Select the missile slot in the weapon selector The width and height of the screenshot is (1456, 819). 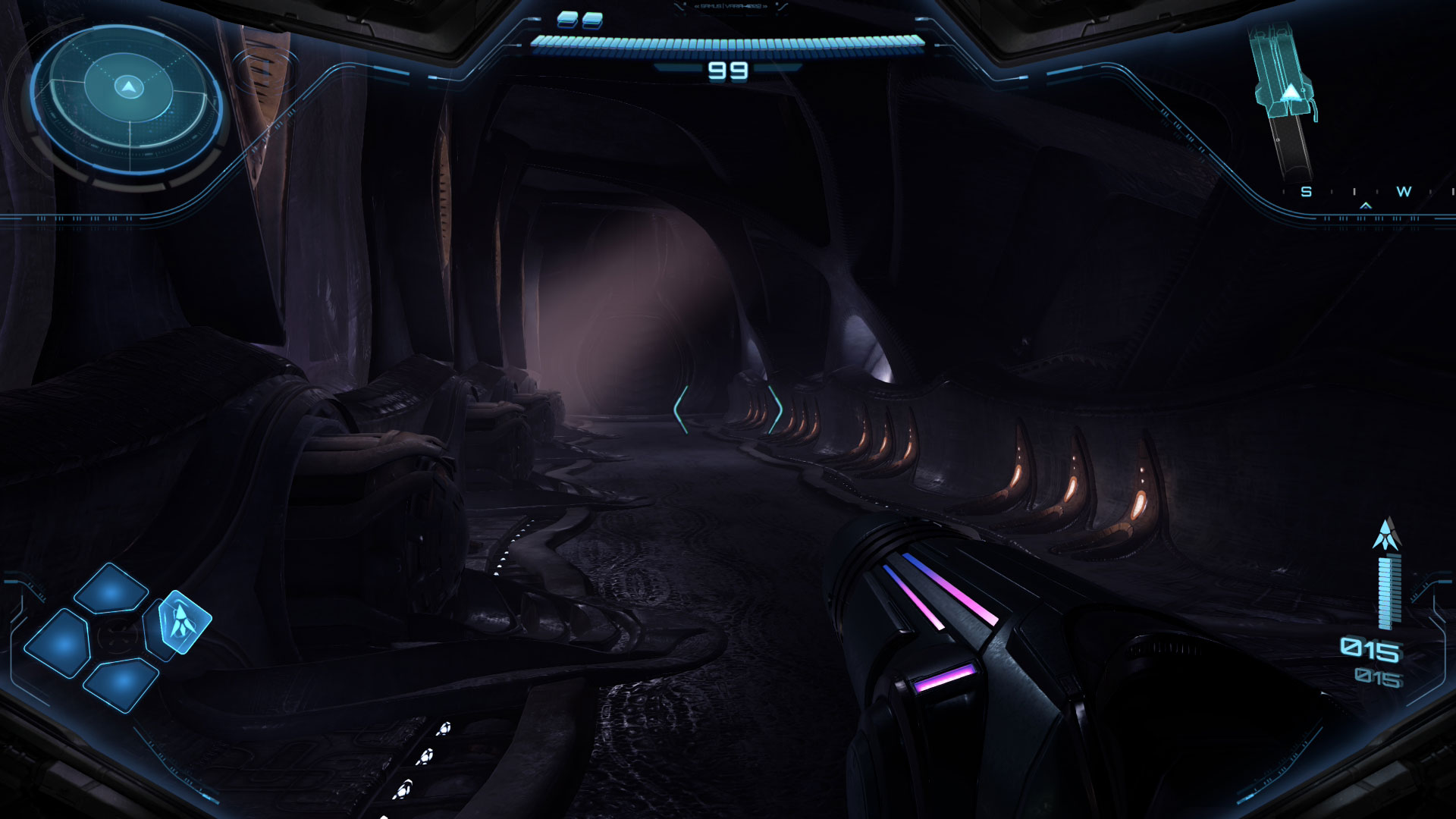point(182,621)
